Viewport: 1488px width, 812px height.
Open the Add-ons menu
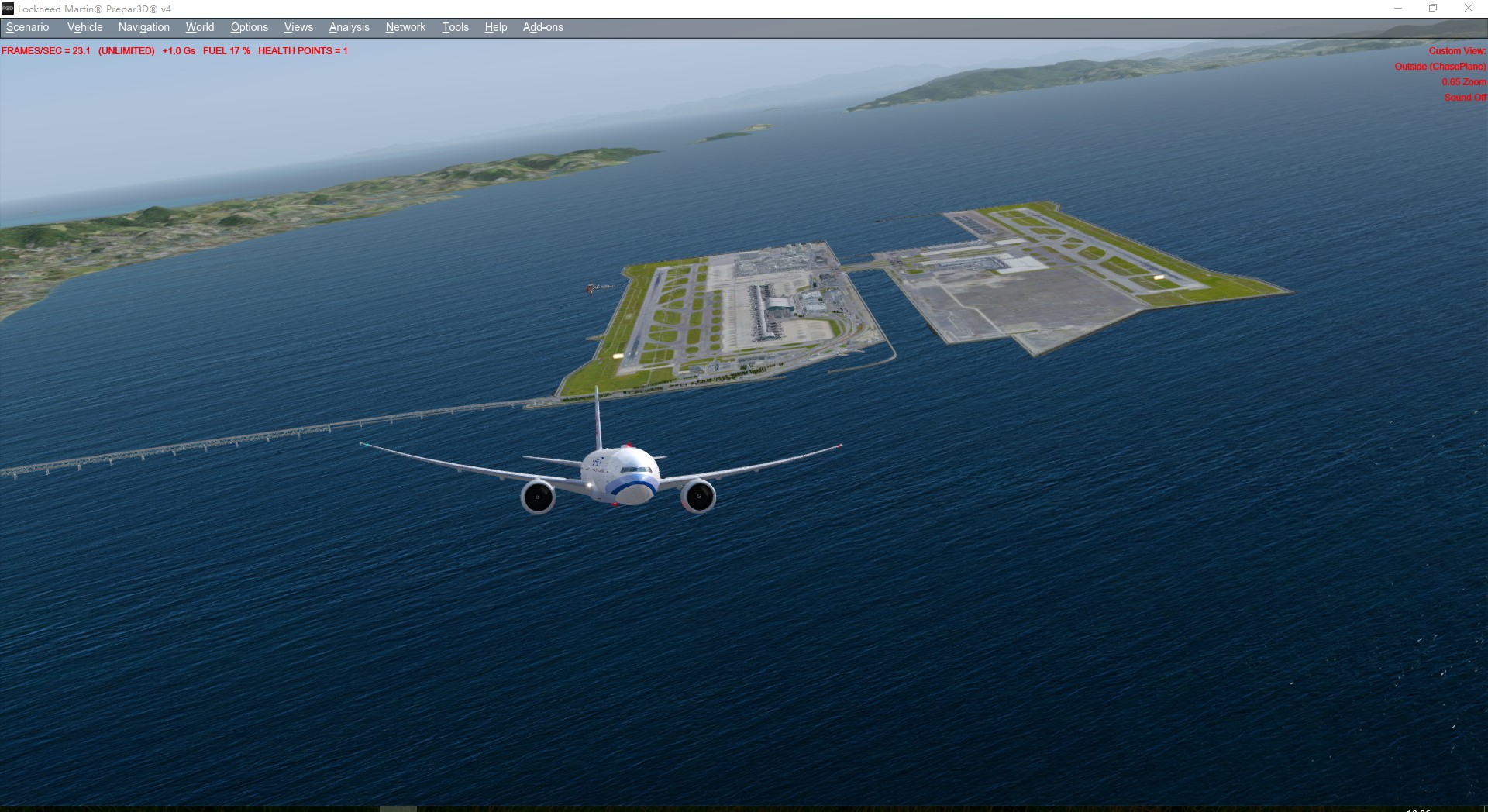pos(542,27)
